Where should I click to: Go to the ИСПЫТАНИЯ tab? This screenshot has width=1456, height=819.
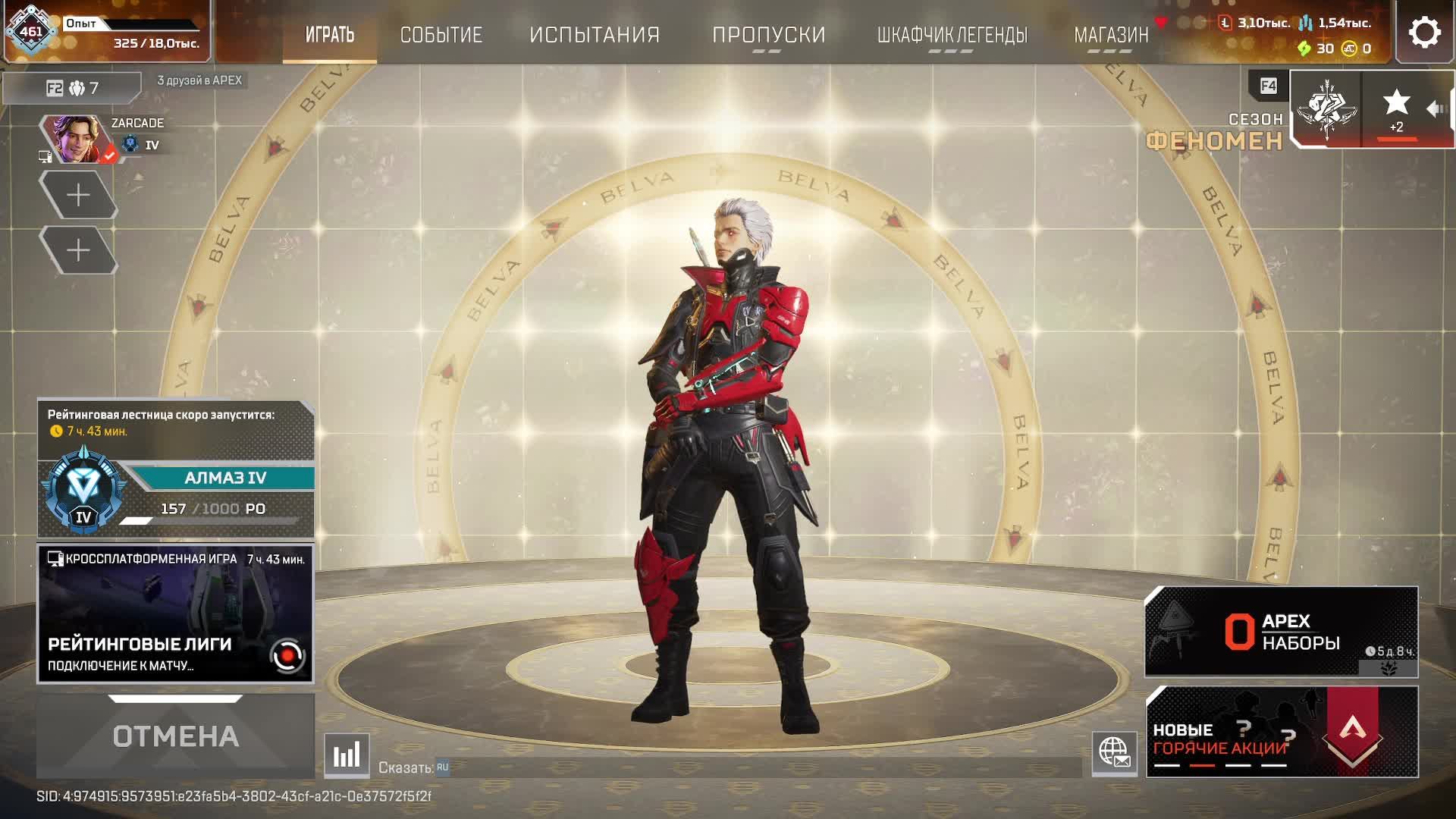point(595,35)
